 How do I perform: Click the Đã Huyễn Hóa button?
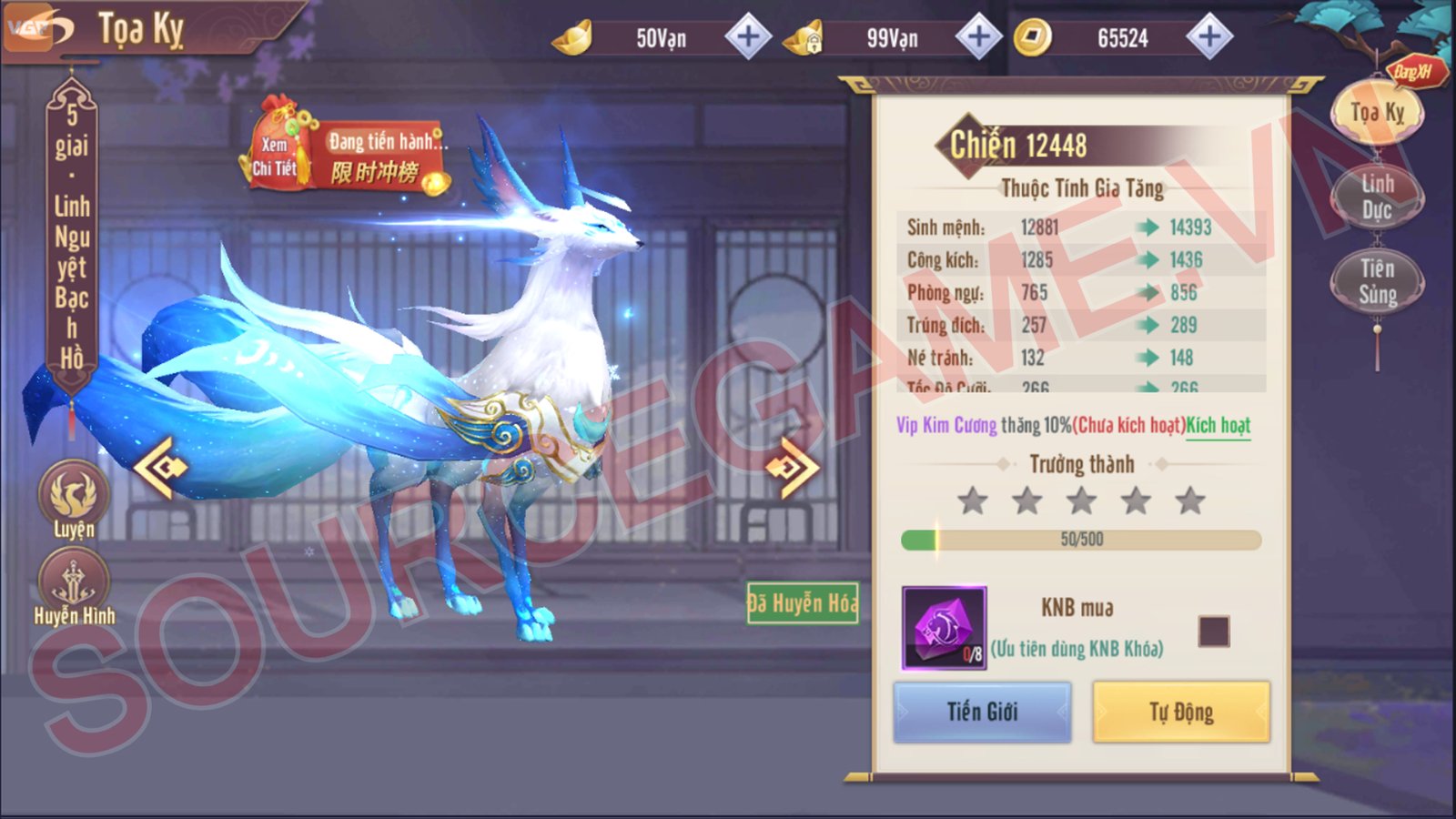click(x=802, y=602)
